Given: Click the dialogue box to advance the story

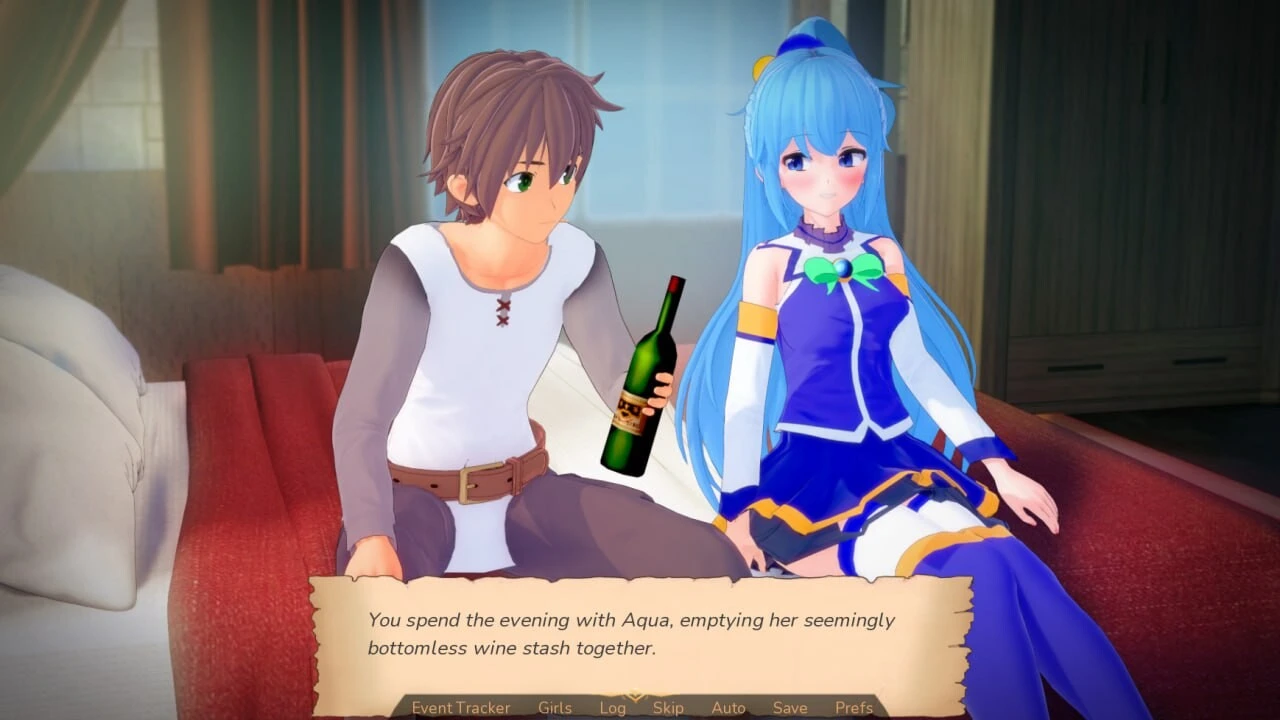Looking at the screenshot, I should point(630,630).
